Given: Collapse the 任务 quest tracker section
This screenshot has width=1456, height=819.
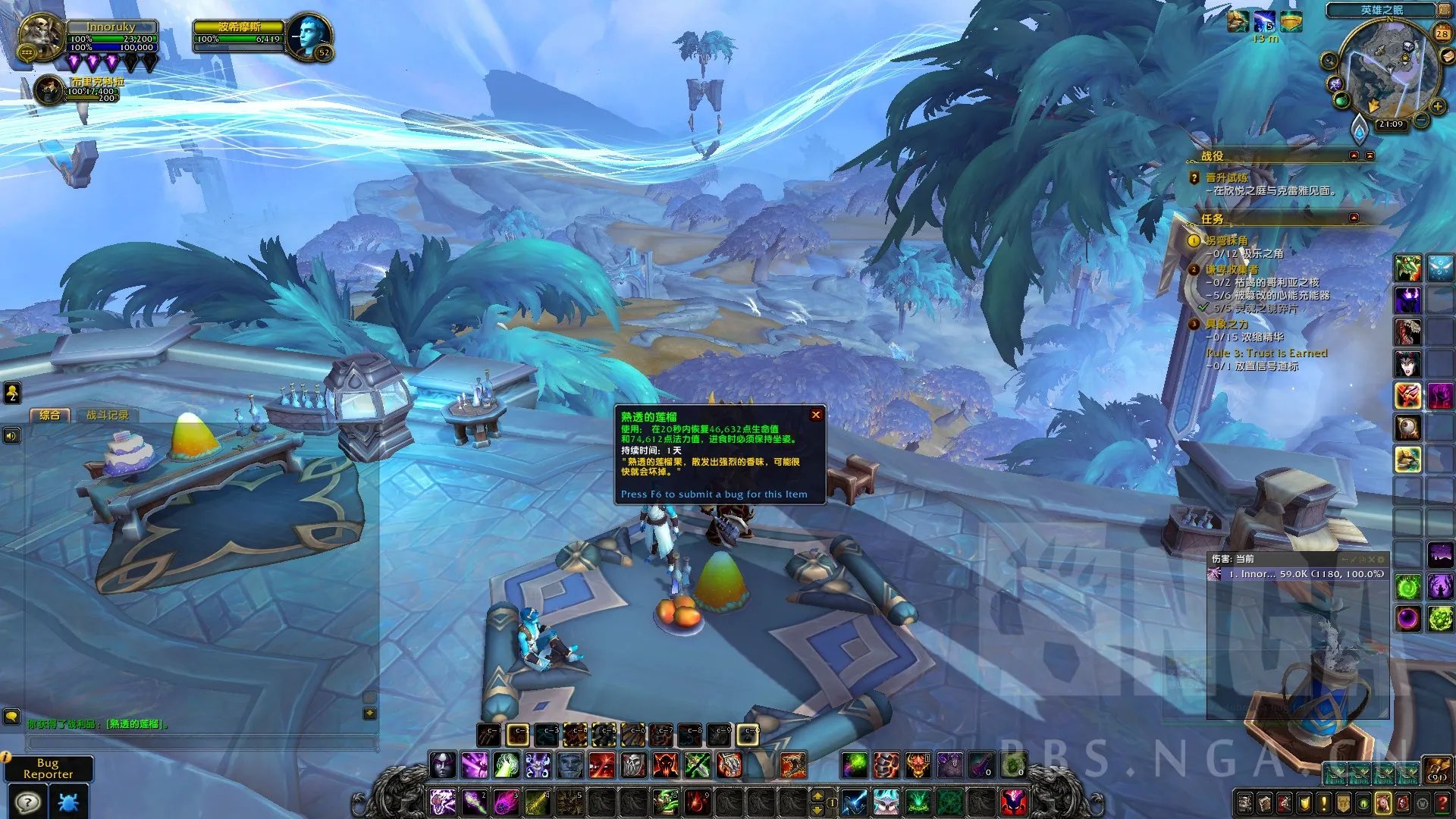Looking at the screenshot, I should [x=1354, y=218].
